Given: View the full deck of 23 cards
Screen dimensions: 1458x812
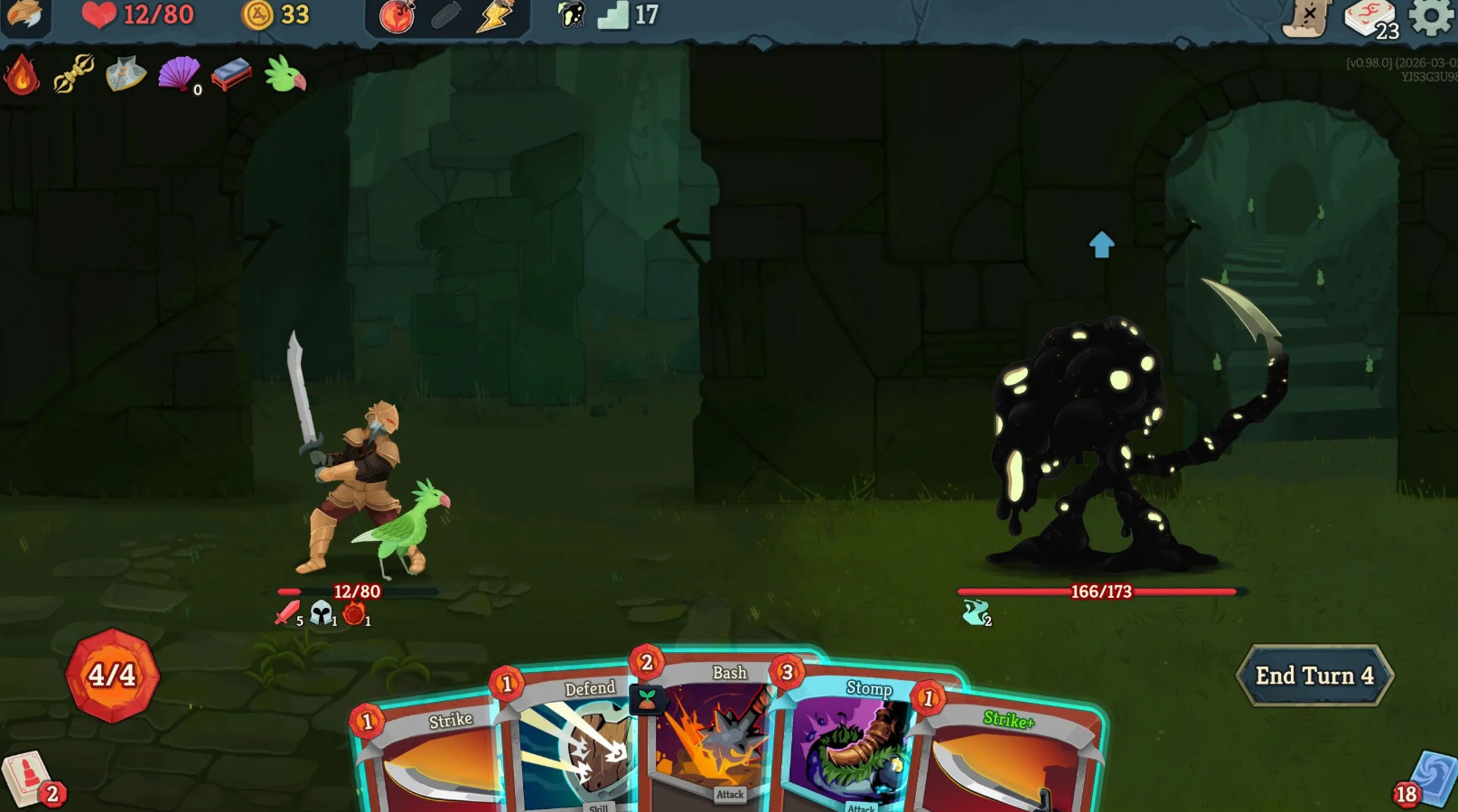Looking at the screenshot, I should tap(1370, 18).
